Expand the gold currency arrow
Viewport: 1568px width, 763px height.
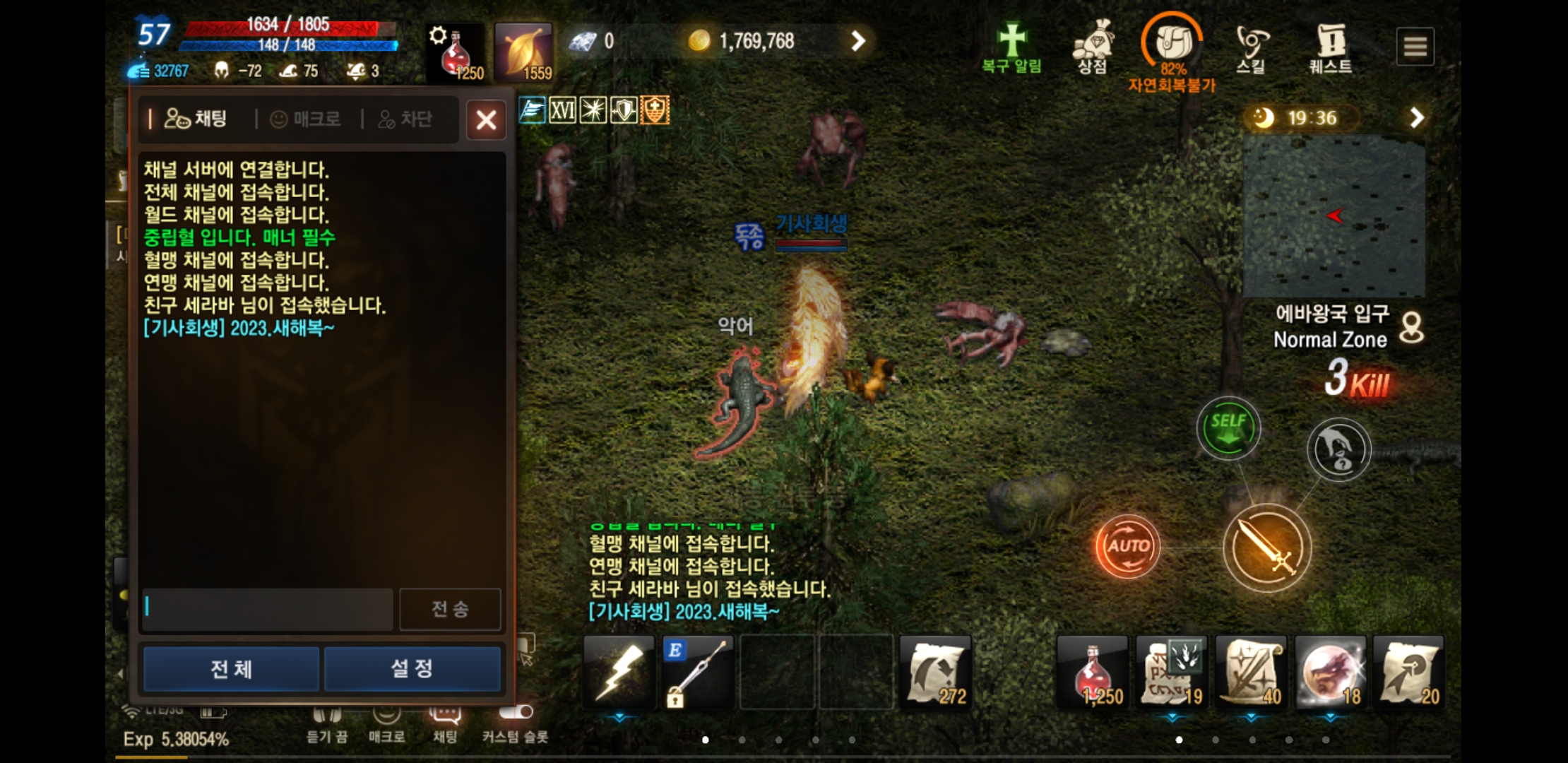pos(857,41)
